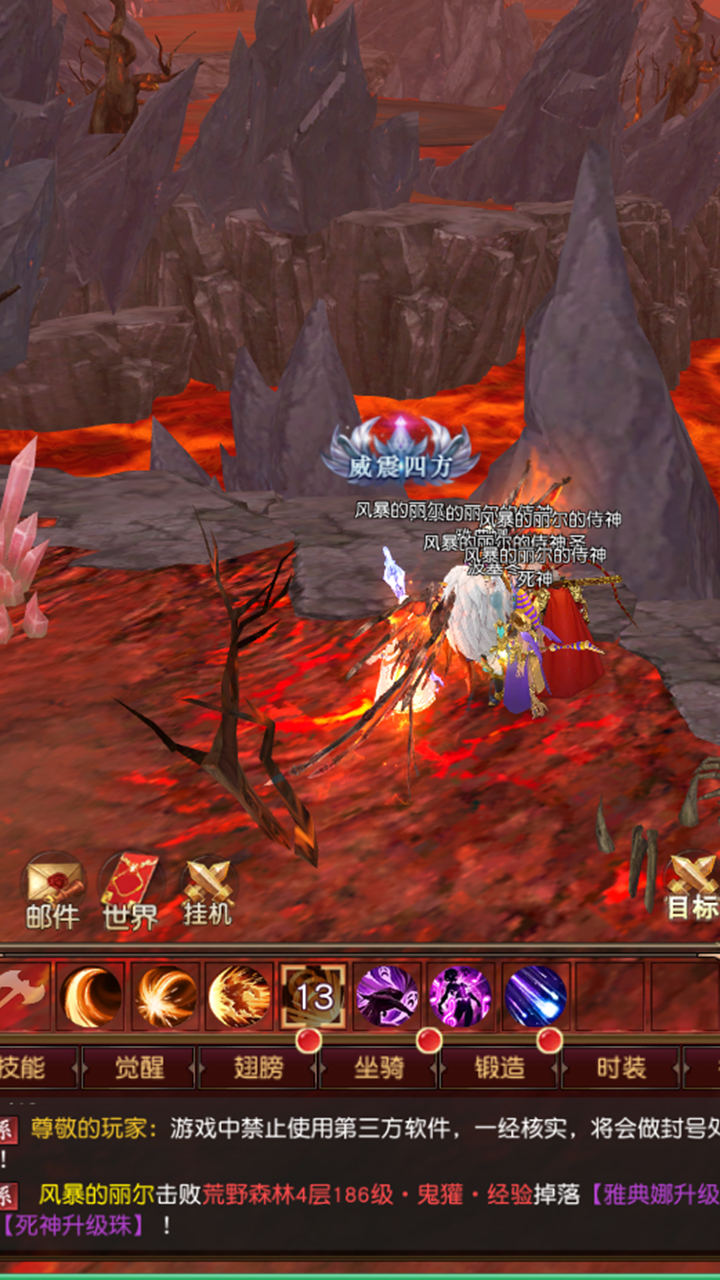Screen dimensions: 720x1280
Task: Open the Forging (锻造) menu
Action: [500, 1067]
